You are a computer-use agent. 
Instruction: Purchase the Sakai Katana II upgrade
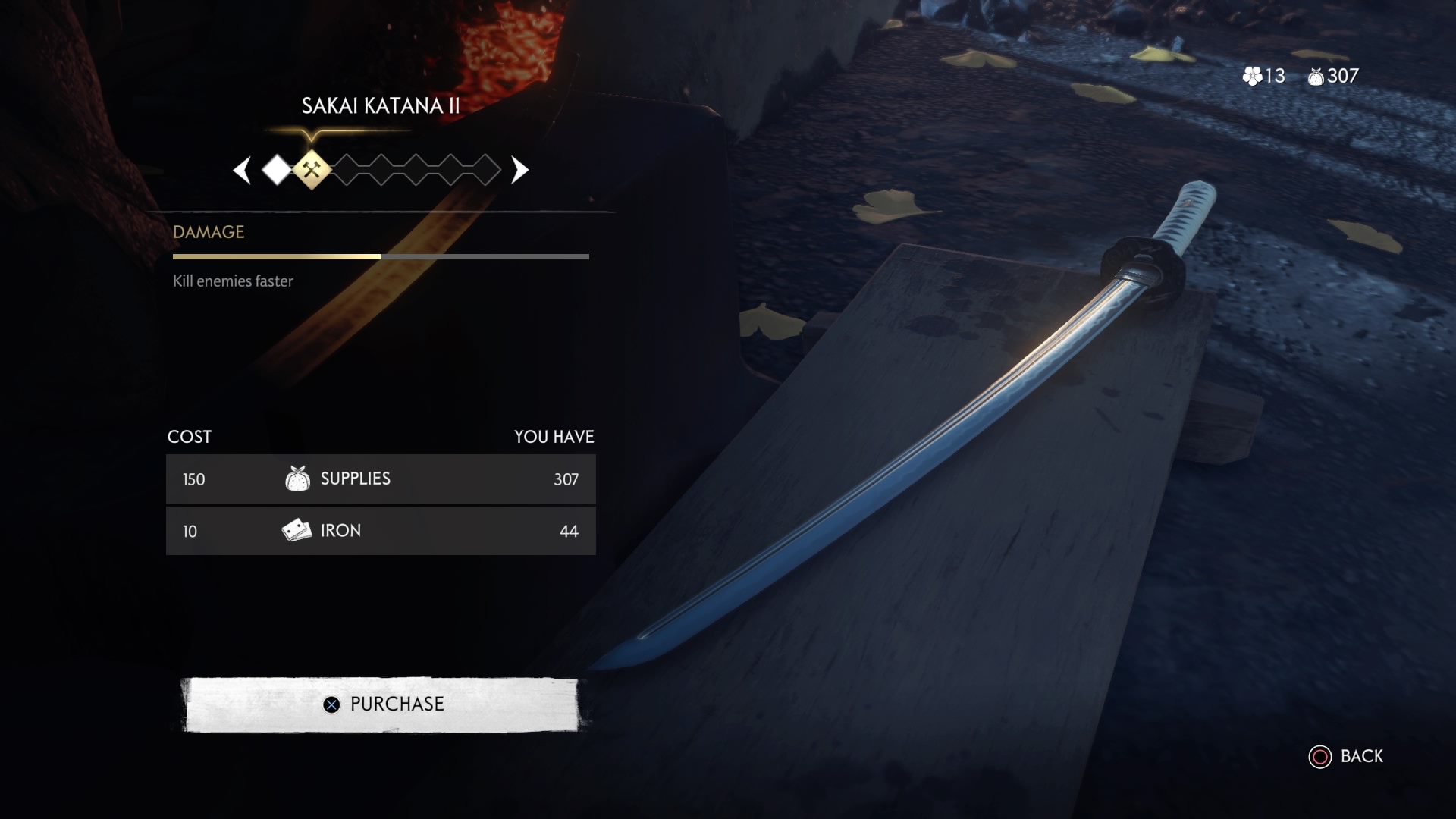click(381, 704)
